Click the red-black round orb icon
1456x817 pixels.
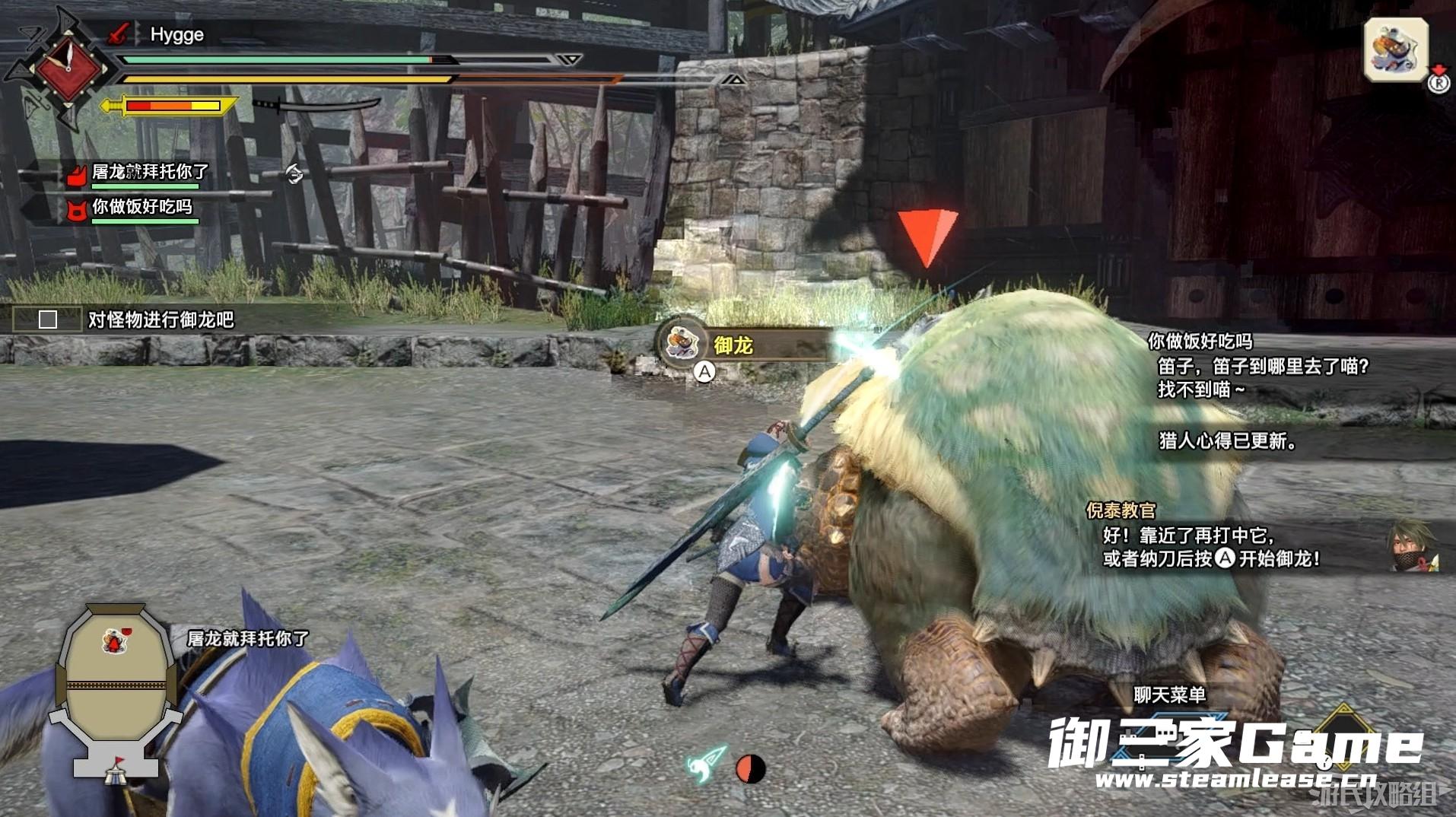tap(750, 768)
